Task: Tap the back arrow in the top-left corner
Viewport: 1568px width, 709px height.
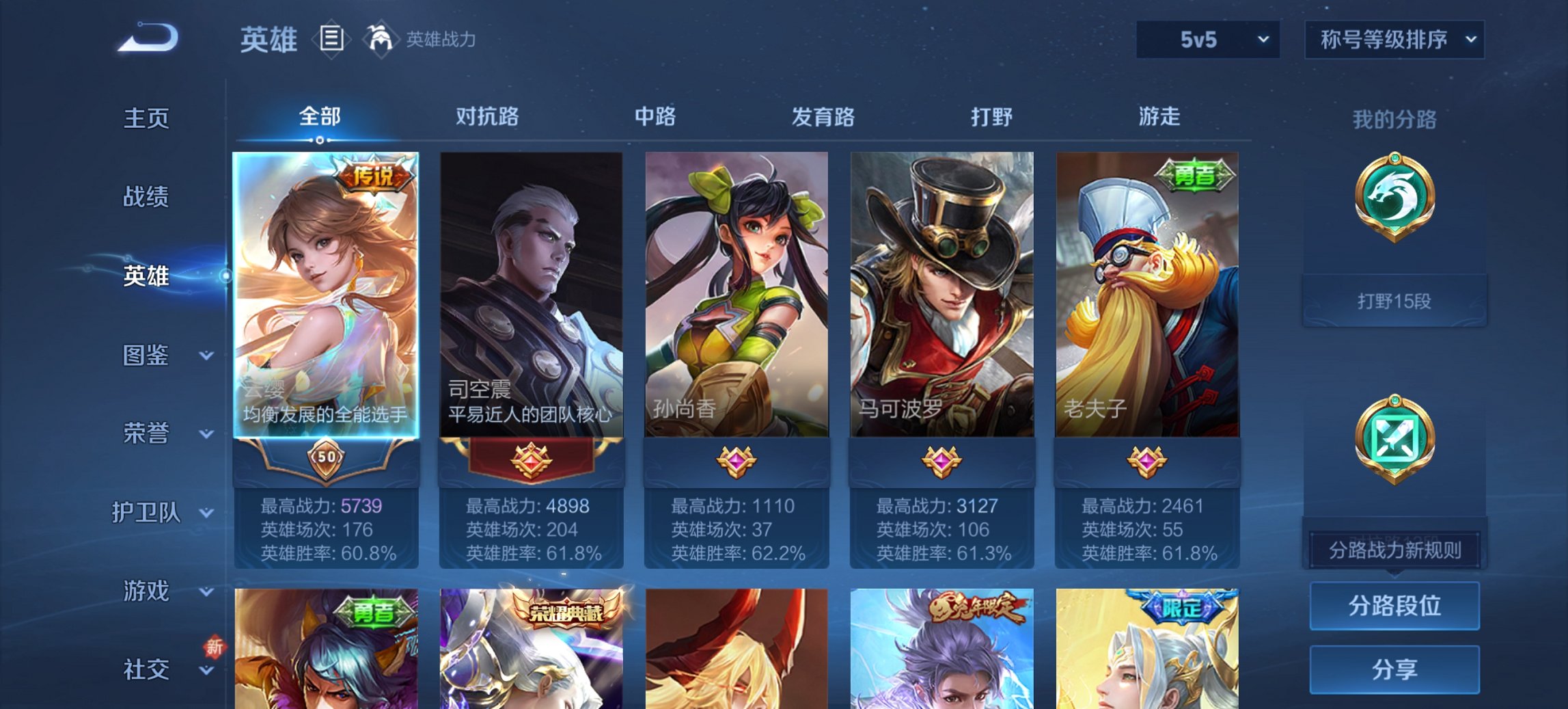Action: click(146, 37)
